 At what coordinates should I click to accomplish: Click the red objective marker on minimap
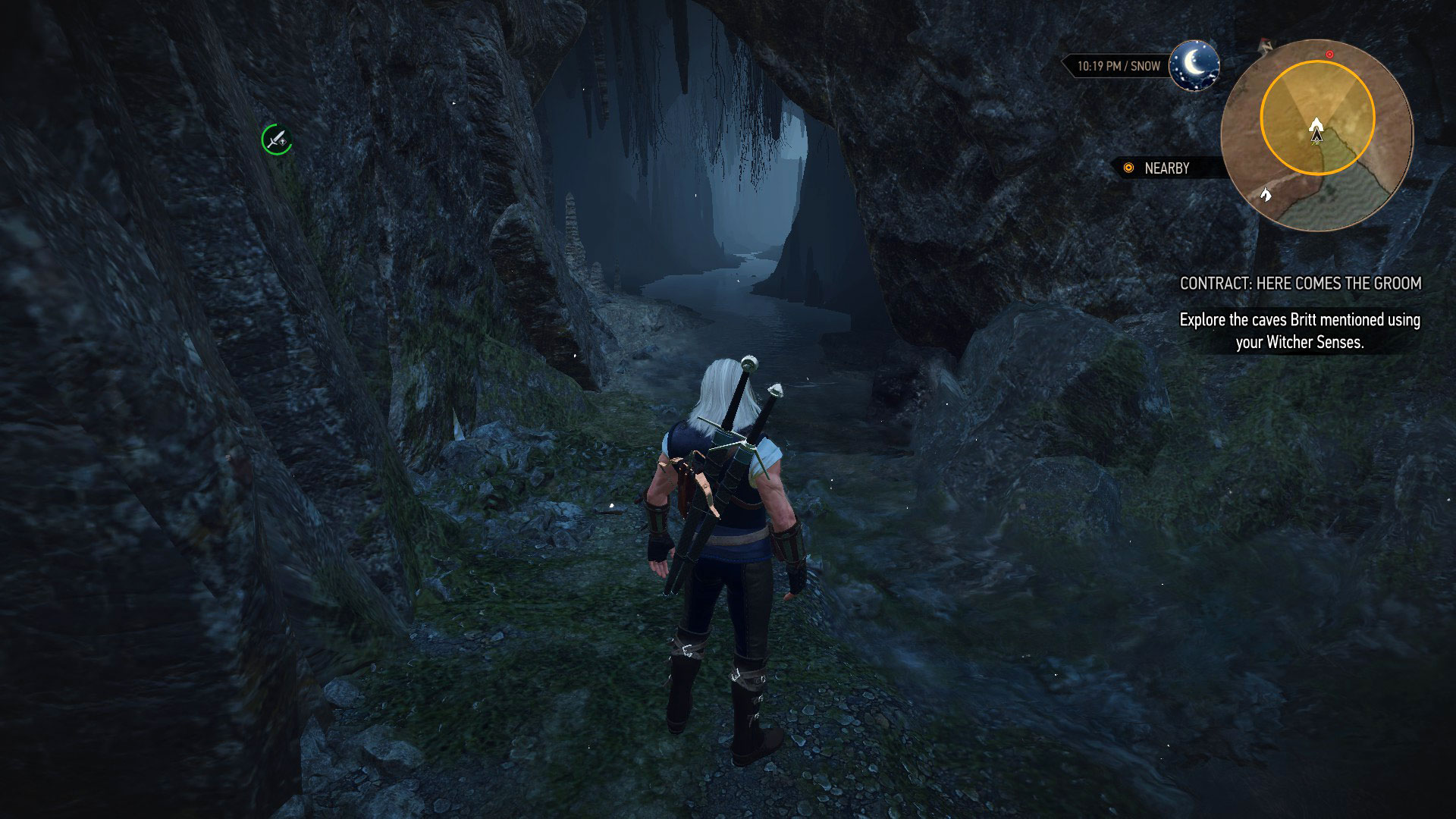pos(1329,55)
